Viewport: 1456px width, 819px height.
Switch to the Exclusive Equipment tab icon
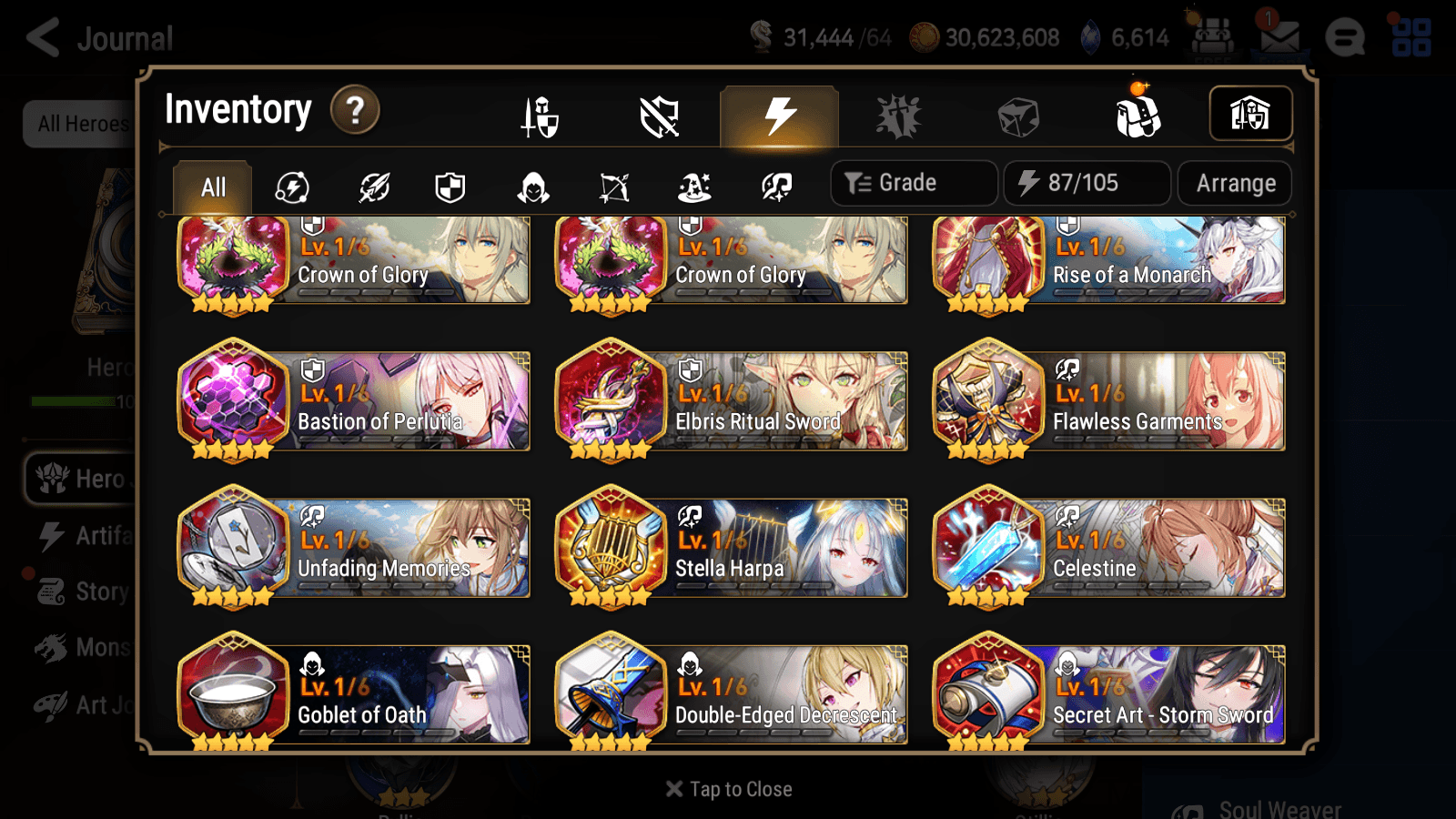tap(660, 116)
